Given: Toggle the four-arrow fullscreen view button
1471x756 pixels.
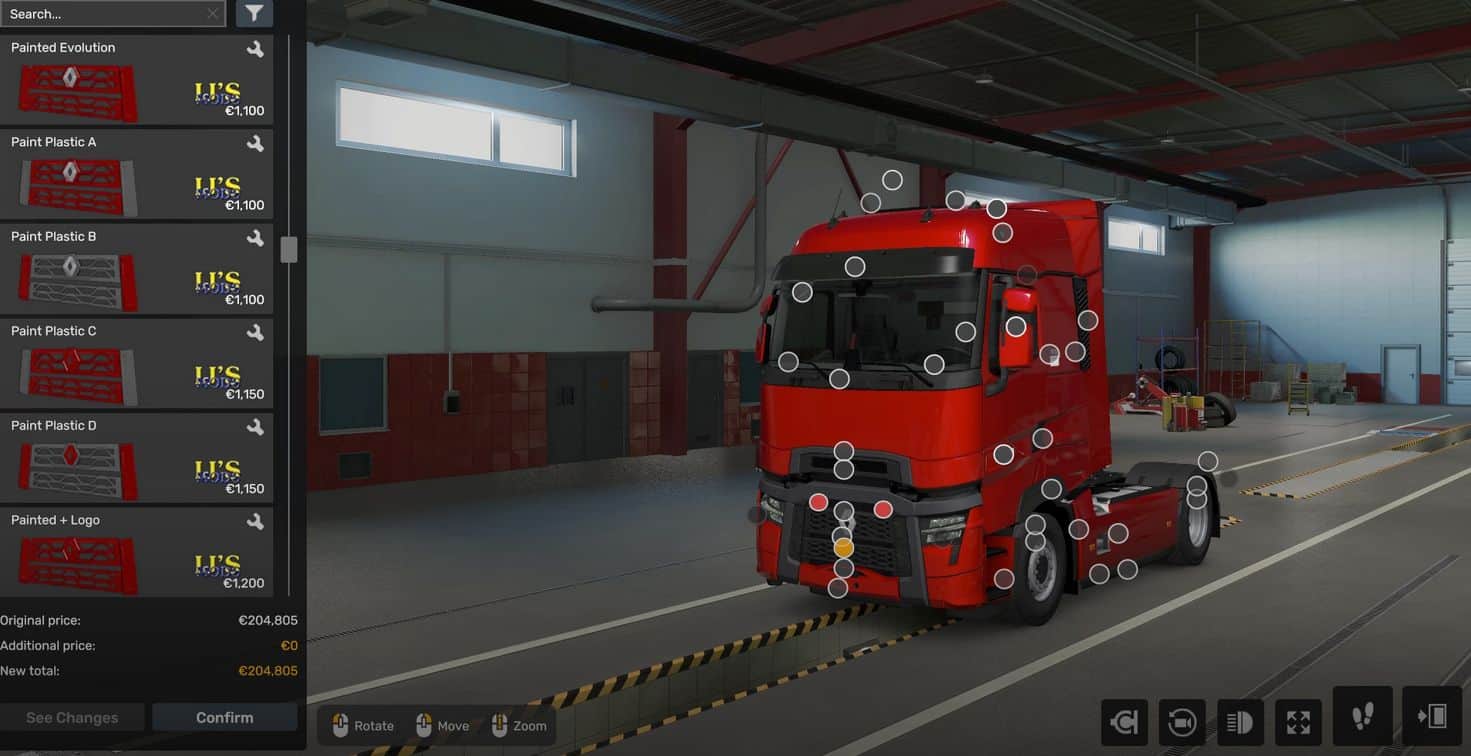Looking at the screenshot, I should point(1298,722).
